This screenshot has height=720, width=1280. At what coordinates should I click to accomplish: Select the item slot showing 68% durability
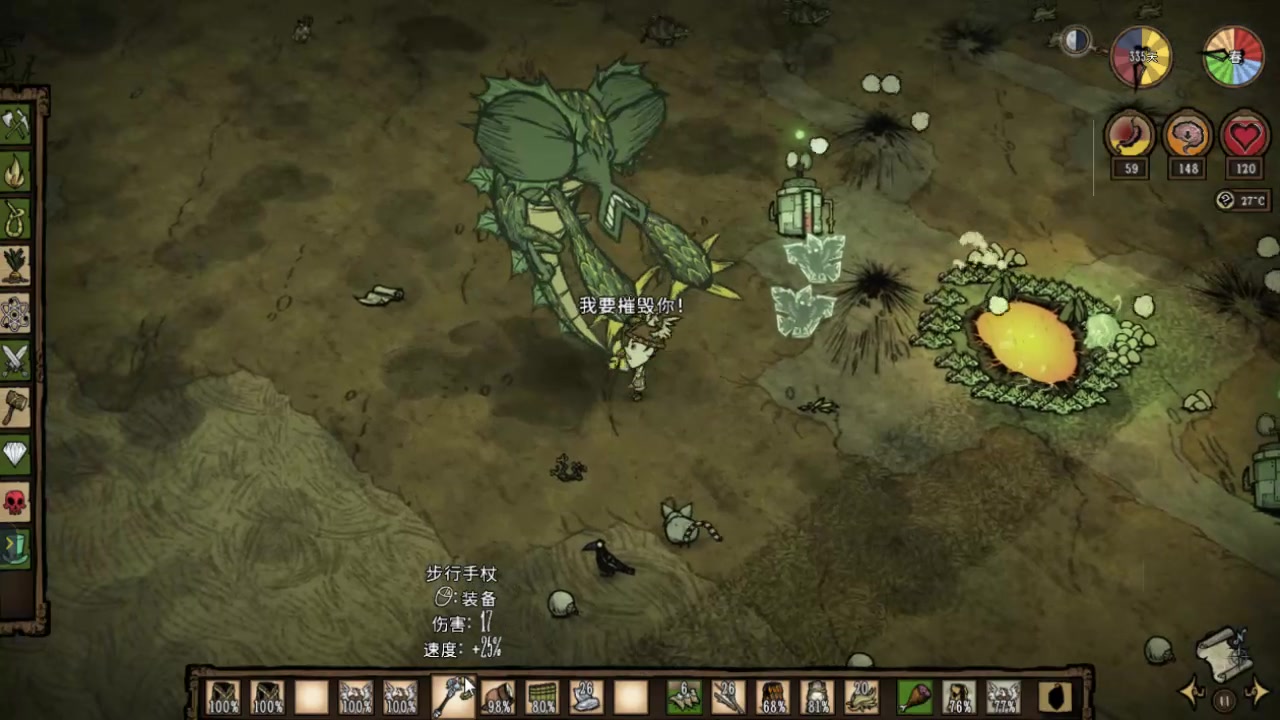coord(773,696)
